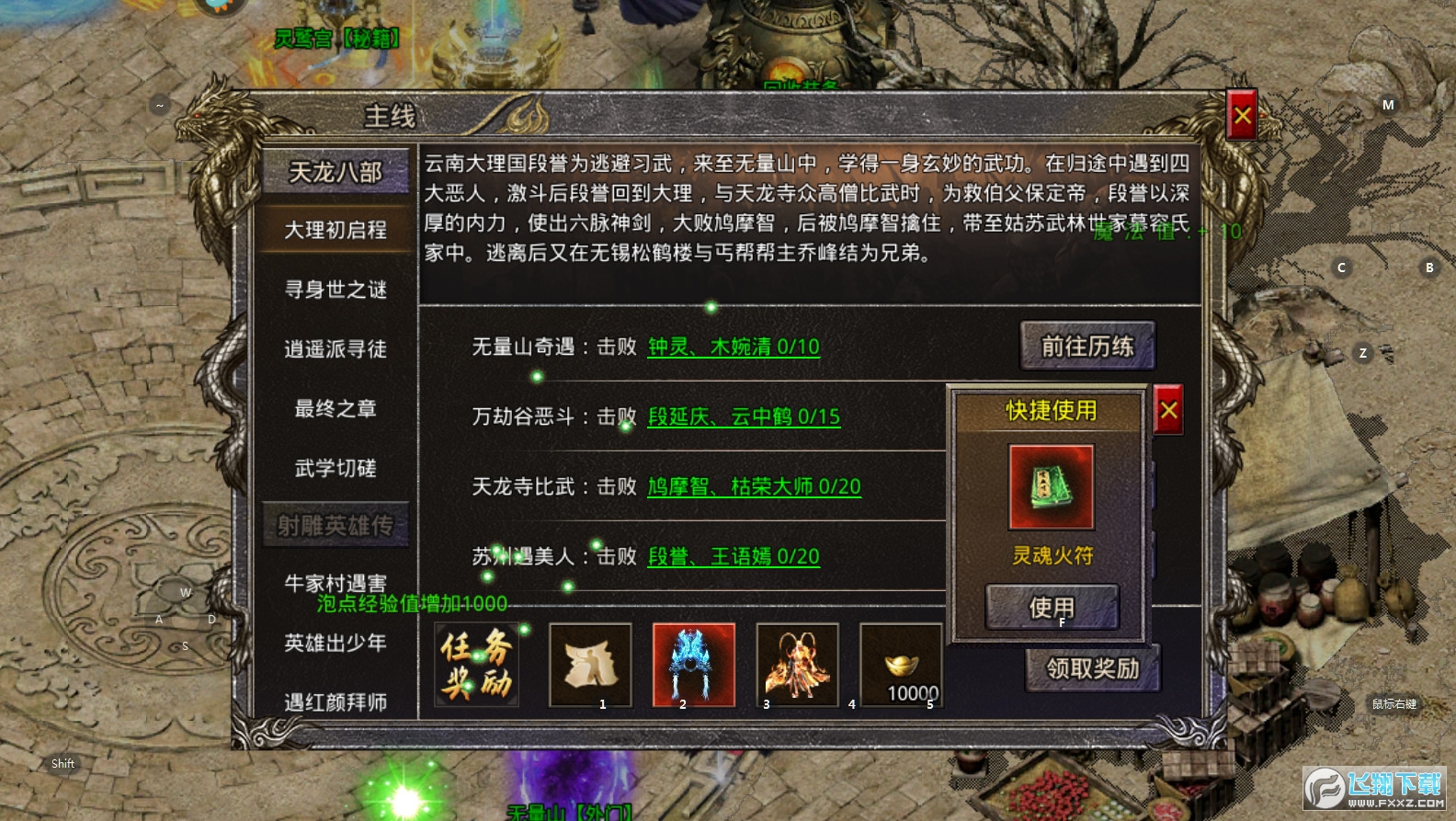Viewport: 1456px width, 821px height.
Task: Expand the 天龙八部 chapter section
Action: pyautogui.click(x=336, y=172)
